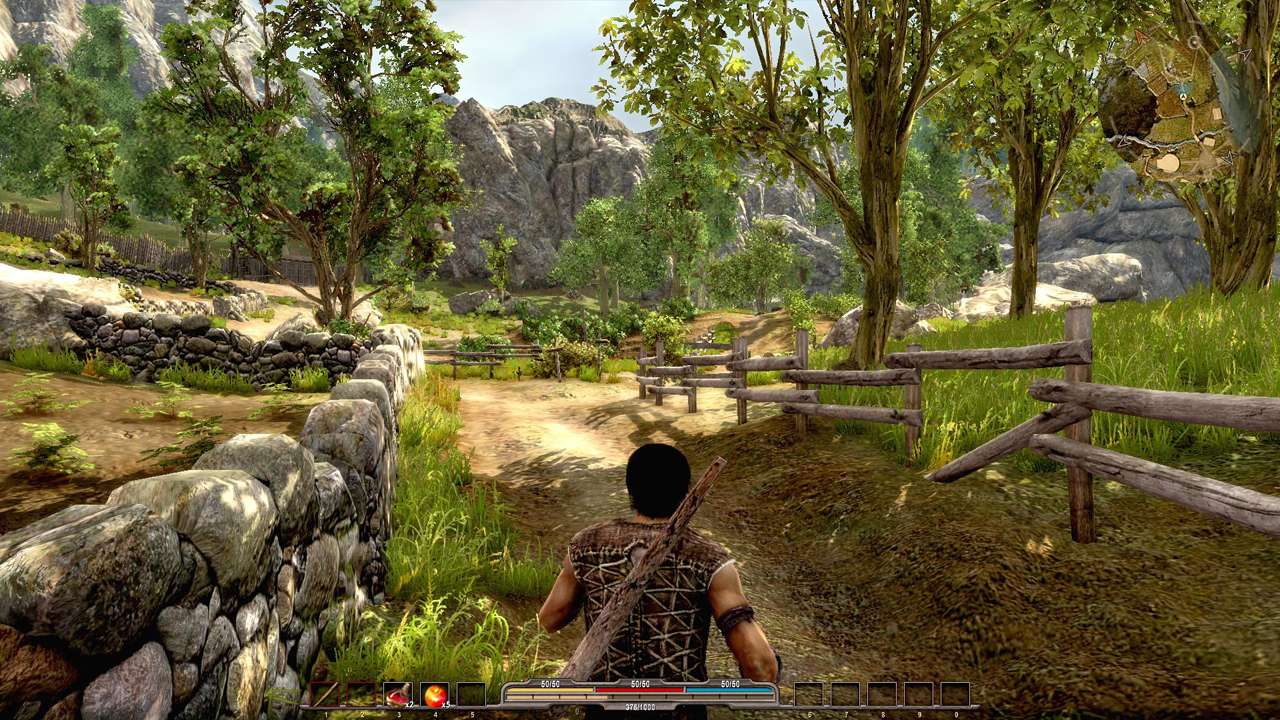The width and height of the screenshot is (1280, 720).
Task: Eat the apple from the hotbar
Action: (x=434, y=694)
